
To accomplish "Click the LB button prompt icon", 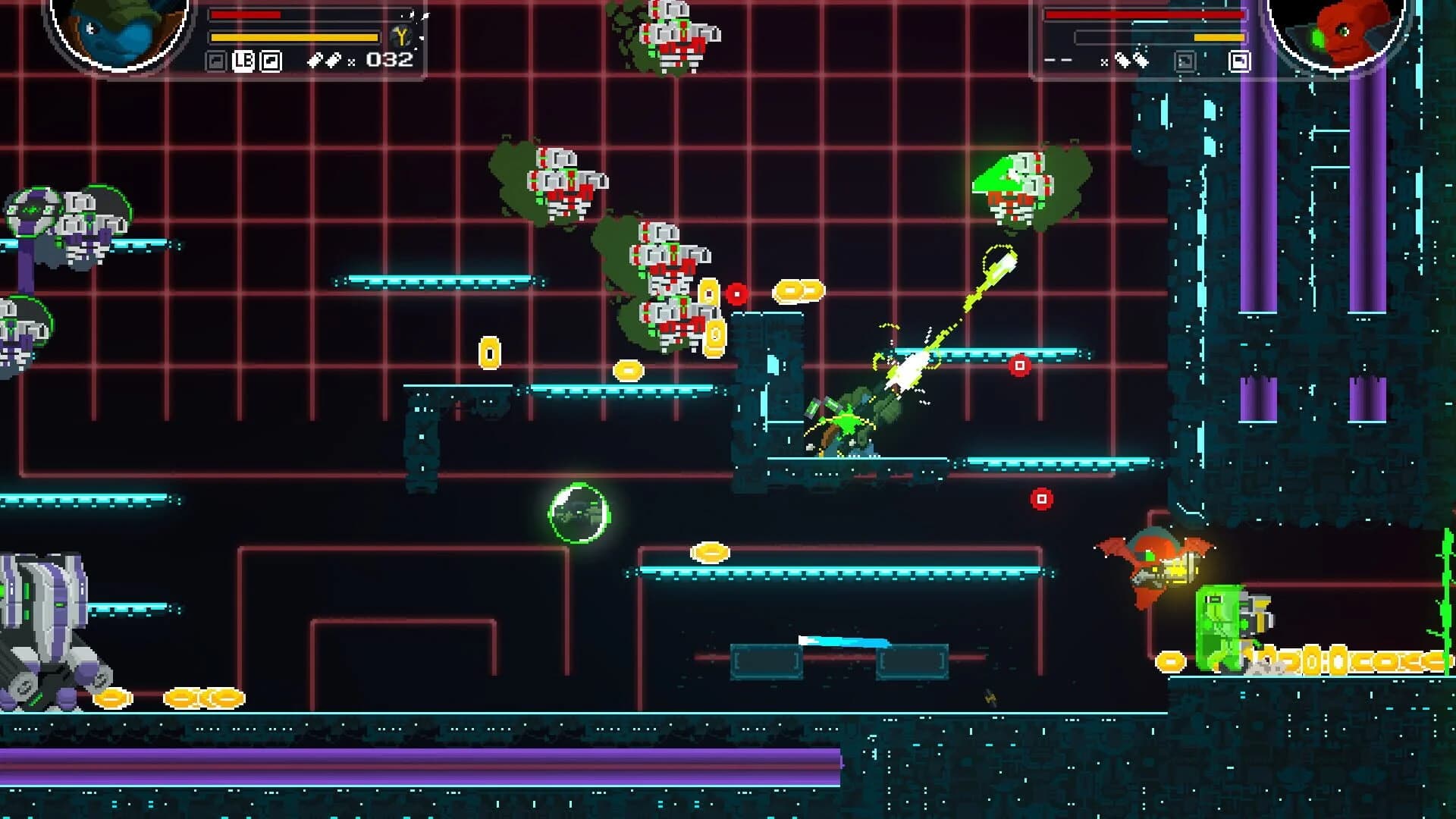I will 244,61.
